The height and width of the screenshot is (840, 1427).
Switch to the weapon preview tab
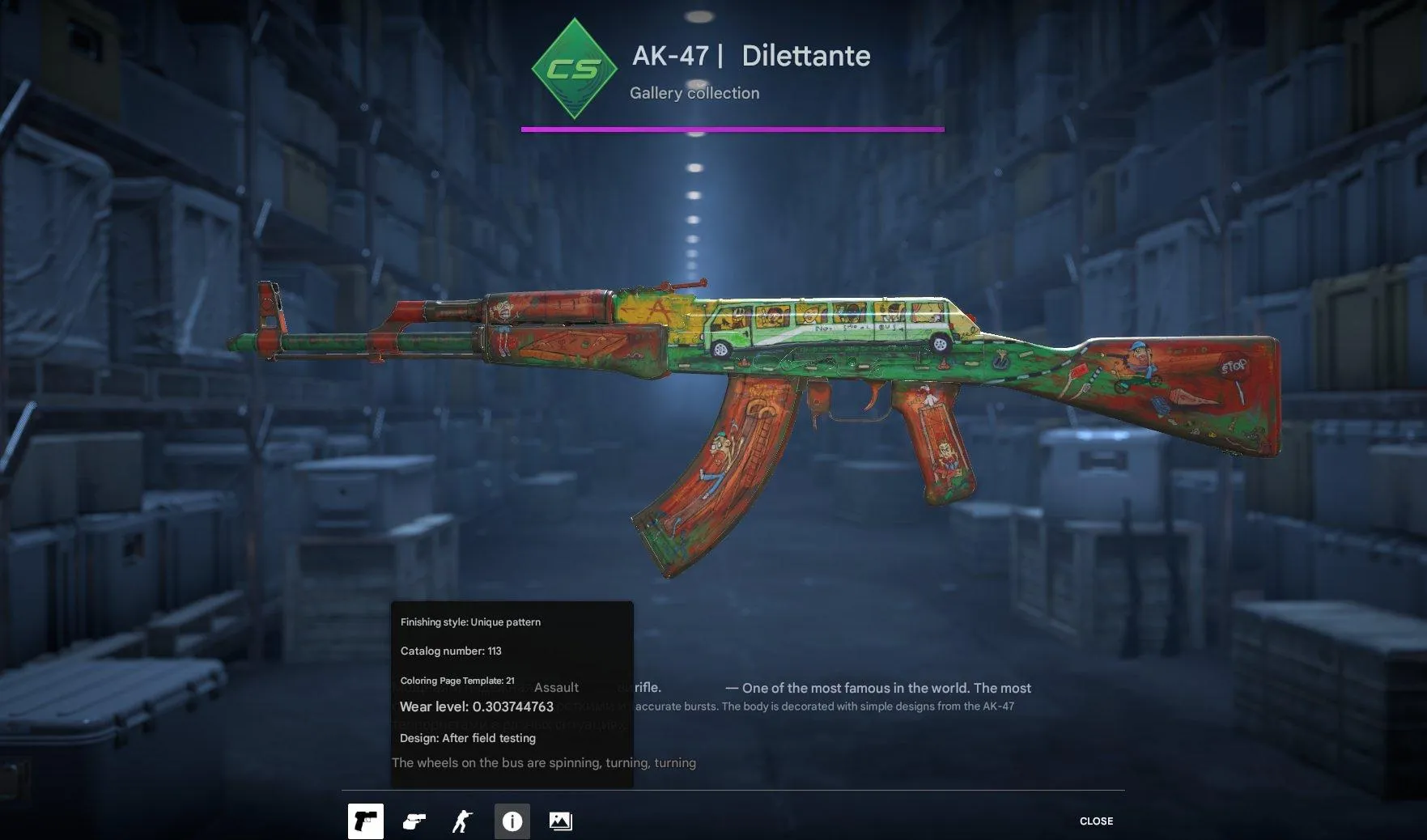(x=366, y=821)
